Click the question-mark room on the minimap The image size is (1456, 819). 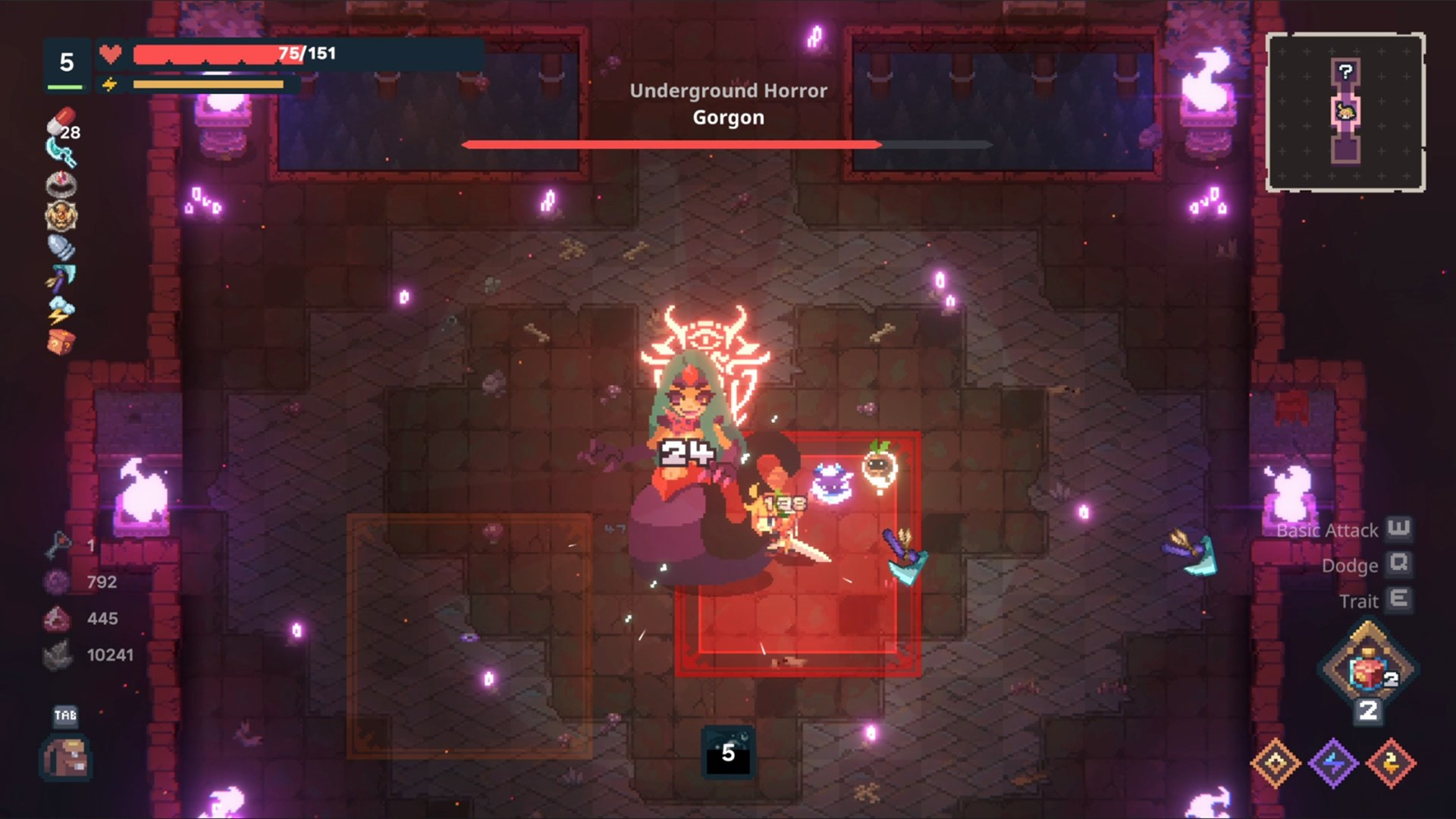pyautogui.click(x=1345, y=72)
